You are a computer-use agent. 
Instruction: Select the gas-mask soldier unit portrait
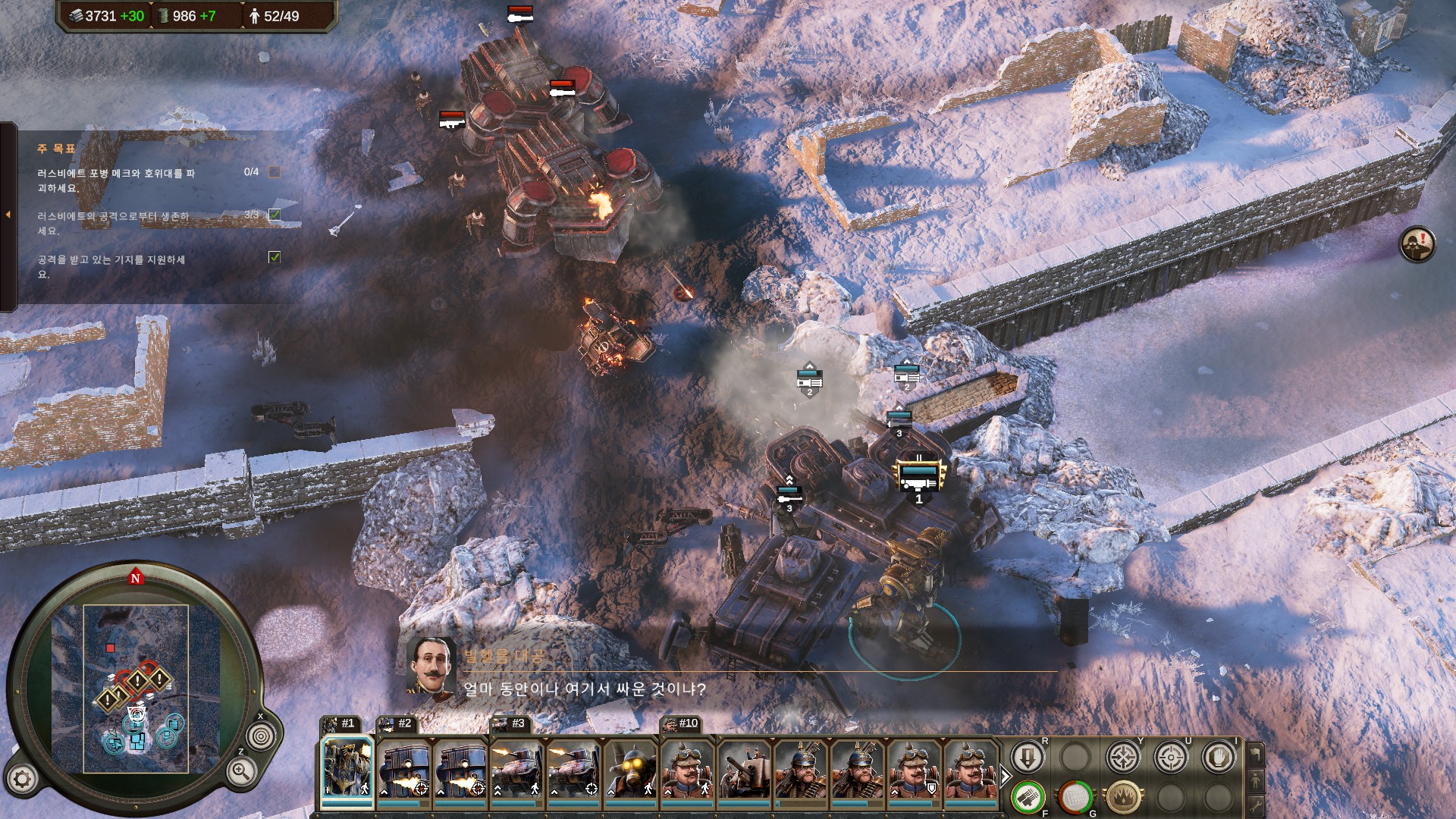[630, 770]
